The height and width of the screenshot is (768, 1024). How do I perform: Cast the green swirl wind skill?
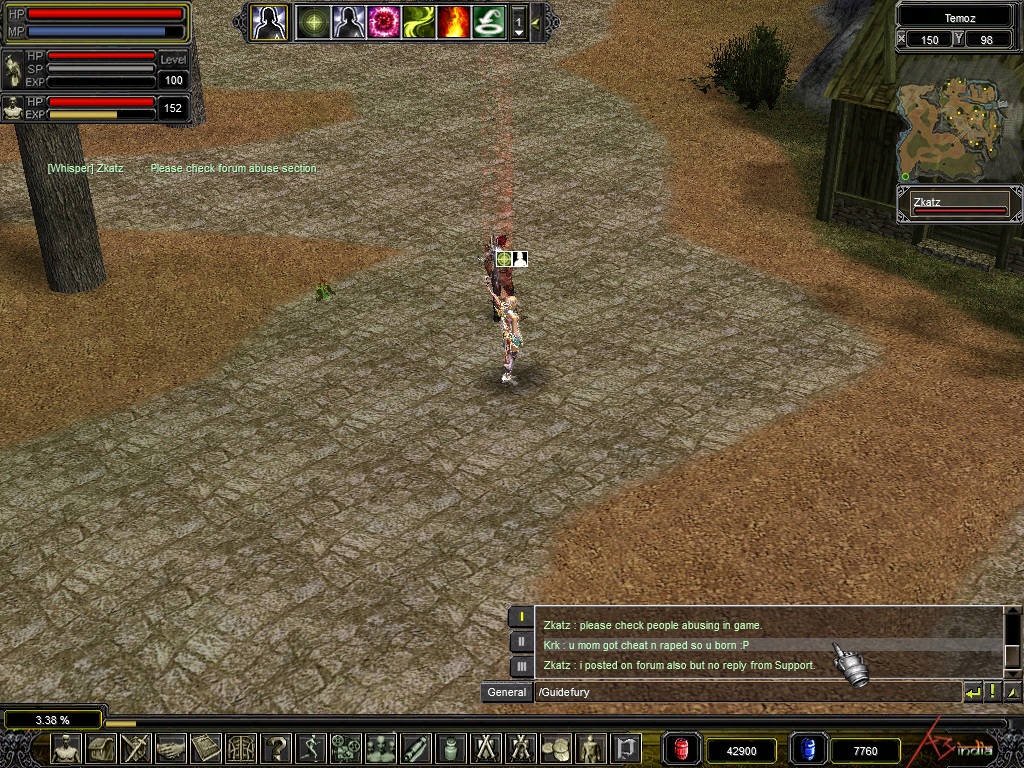(419, 22)
